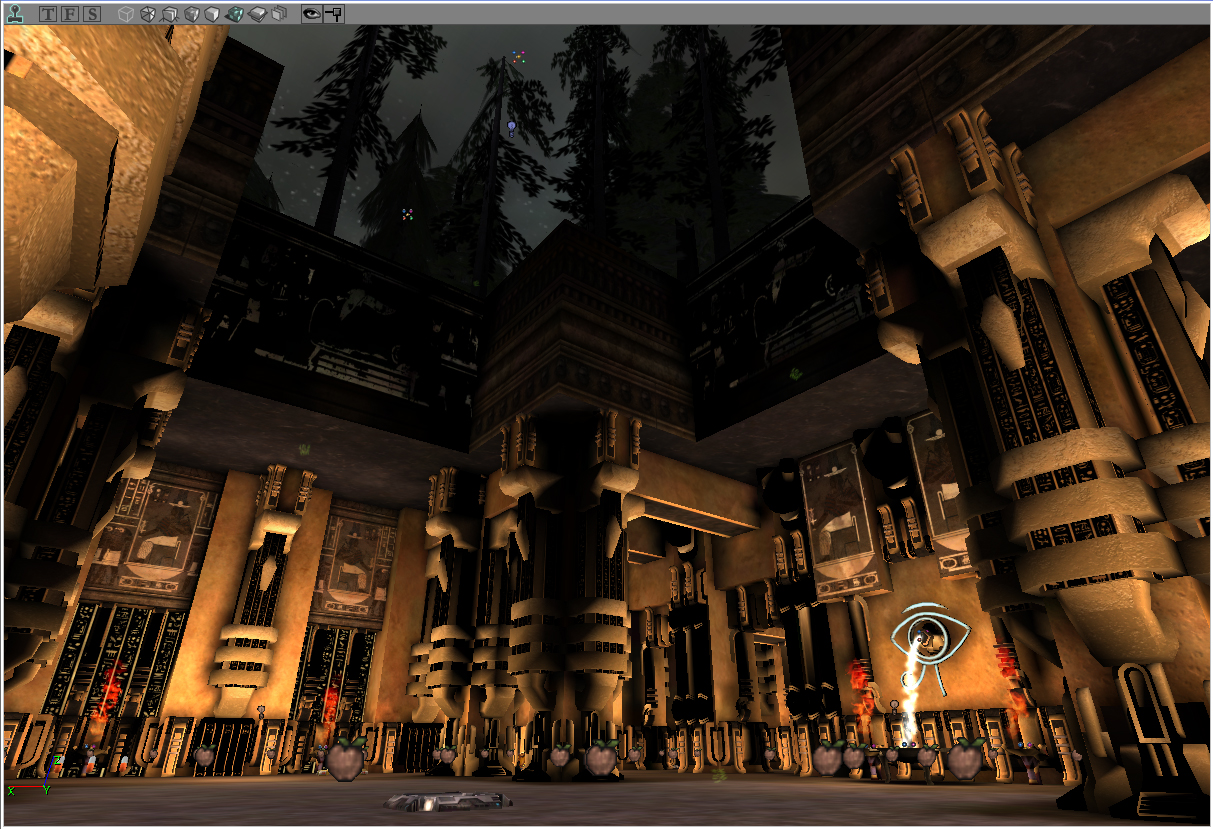The height and width of the screenshot is (829, 1213).
Task: Toggle the eye visibility button
Action: pyautogui.click(x=312, y=14)
